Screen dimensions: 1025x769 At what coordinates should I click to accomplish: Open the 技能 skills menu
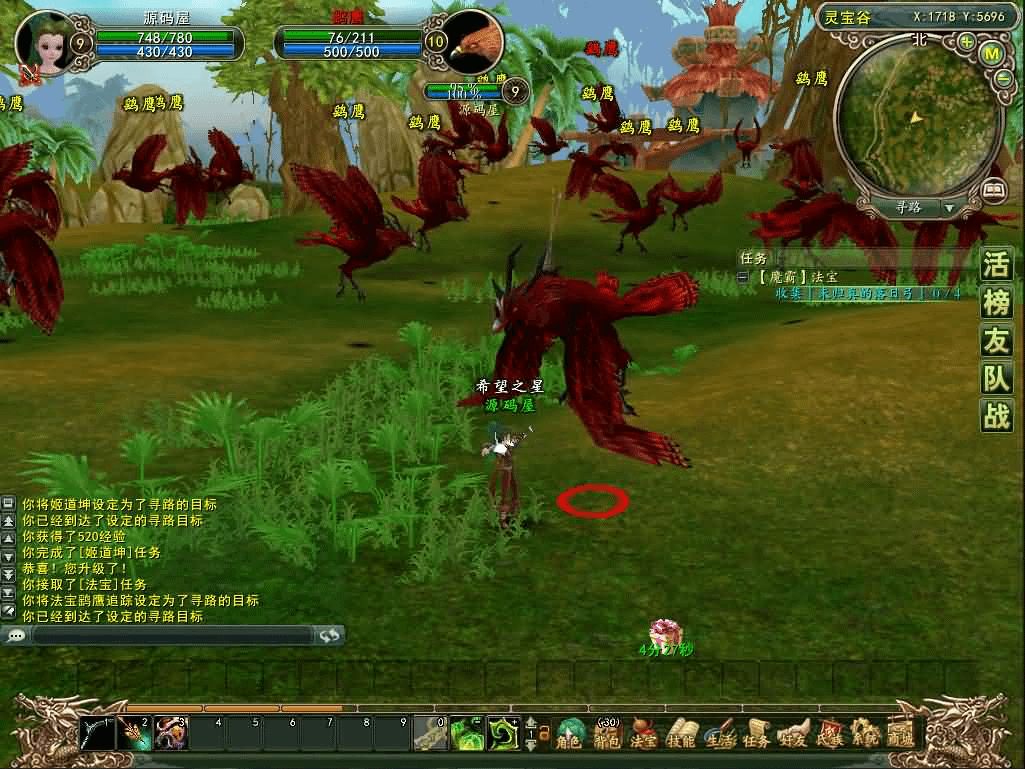[682, 736]
